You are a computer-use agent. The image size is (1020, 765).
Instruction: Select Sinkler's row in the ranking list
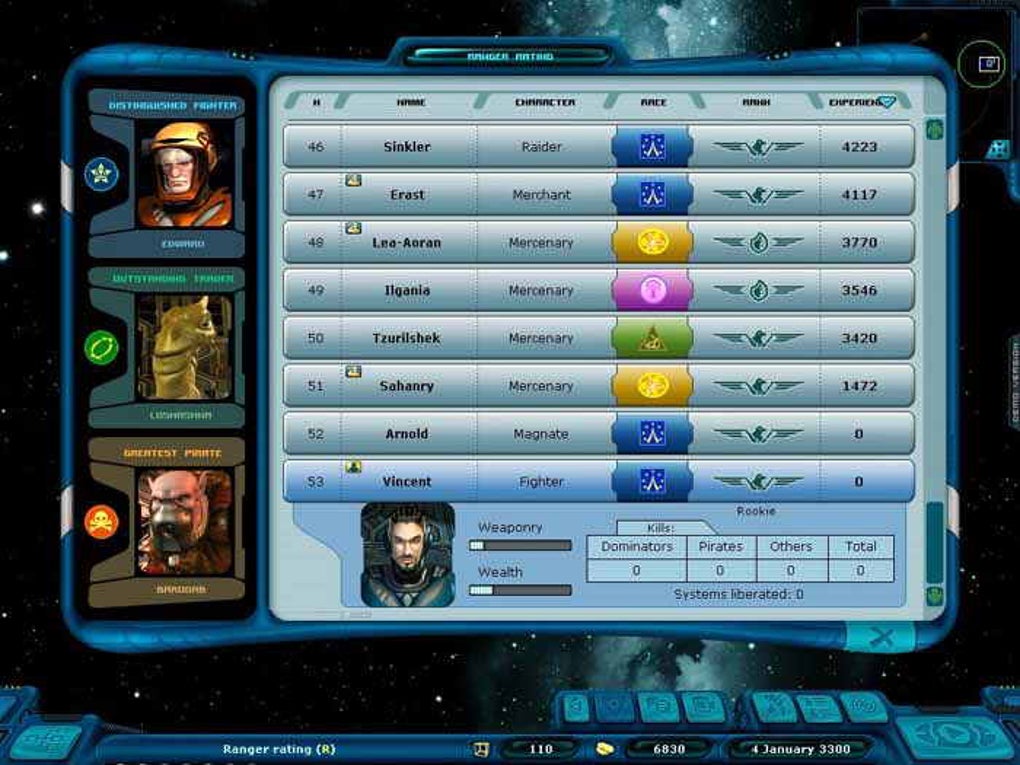pyautogui.click(x=407, y=147)
